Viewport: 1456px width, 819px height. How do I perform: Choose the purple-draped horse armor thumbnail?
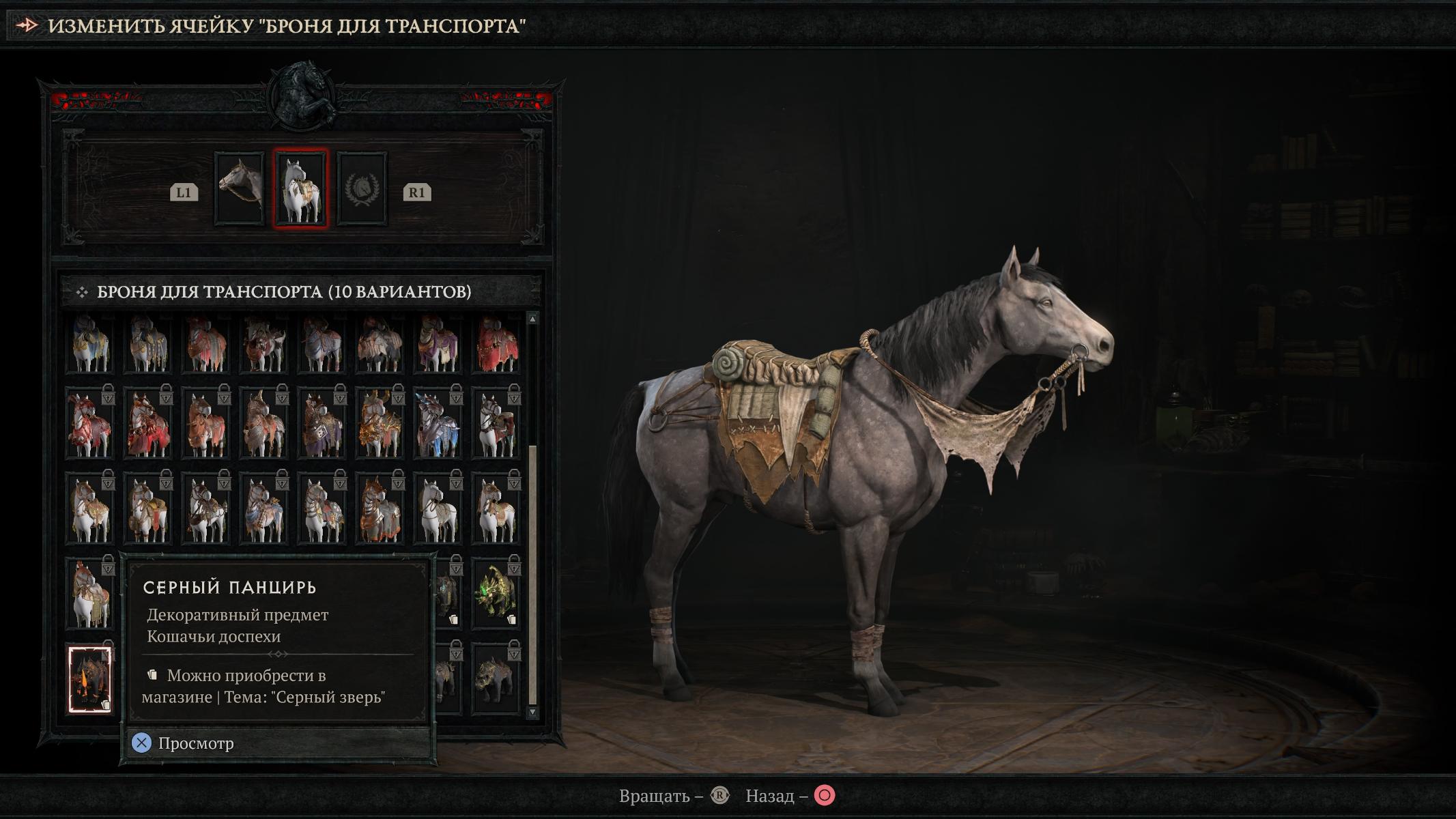[x=438, y=344]
